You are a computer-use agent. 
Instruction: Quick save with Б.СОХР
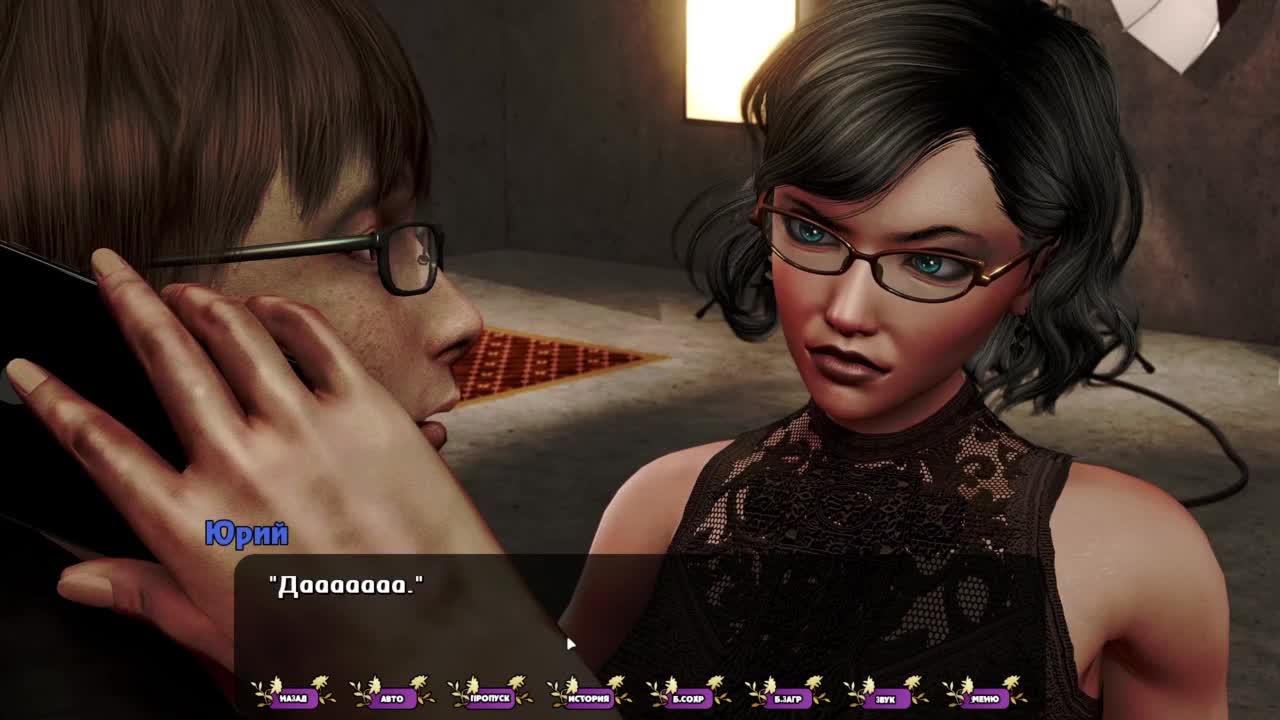point(688,698)
